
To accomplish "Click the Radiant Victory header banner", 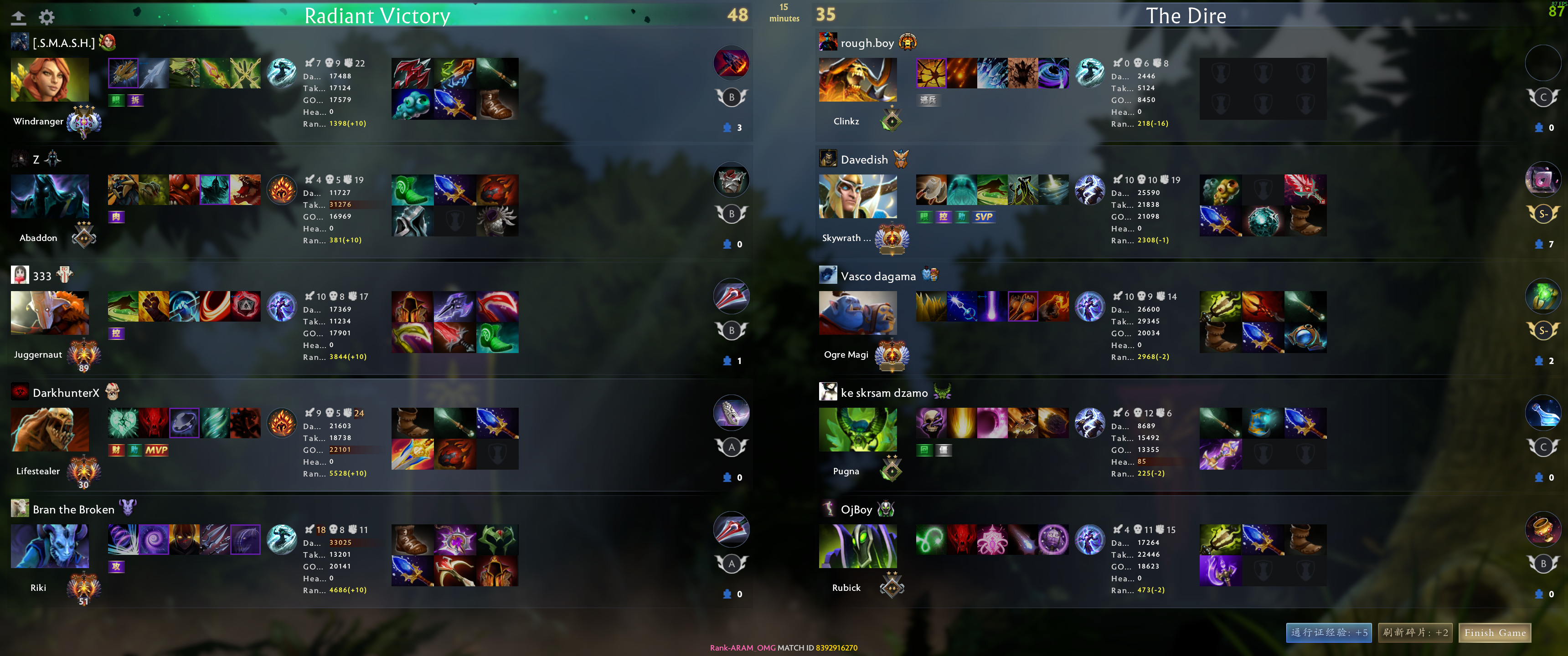I will click(377, 15).
